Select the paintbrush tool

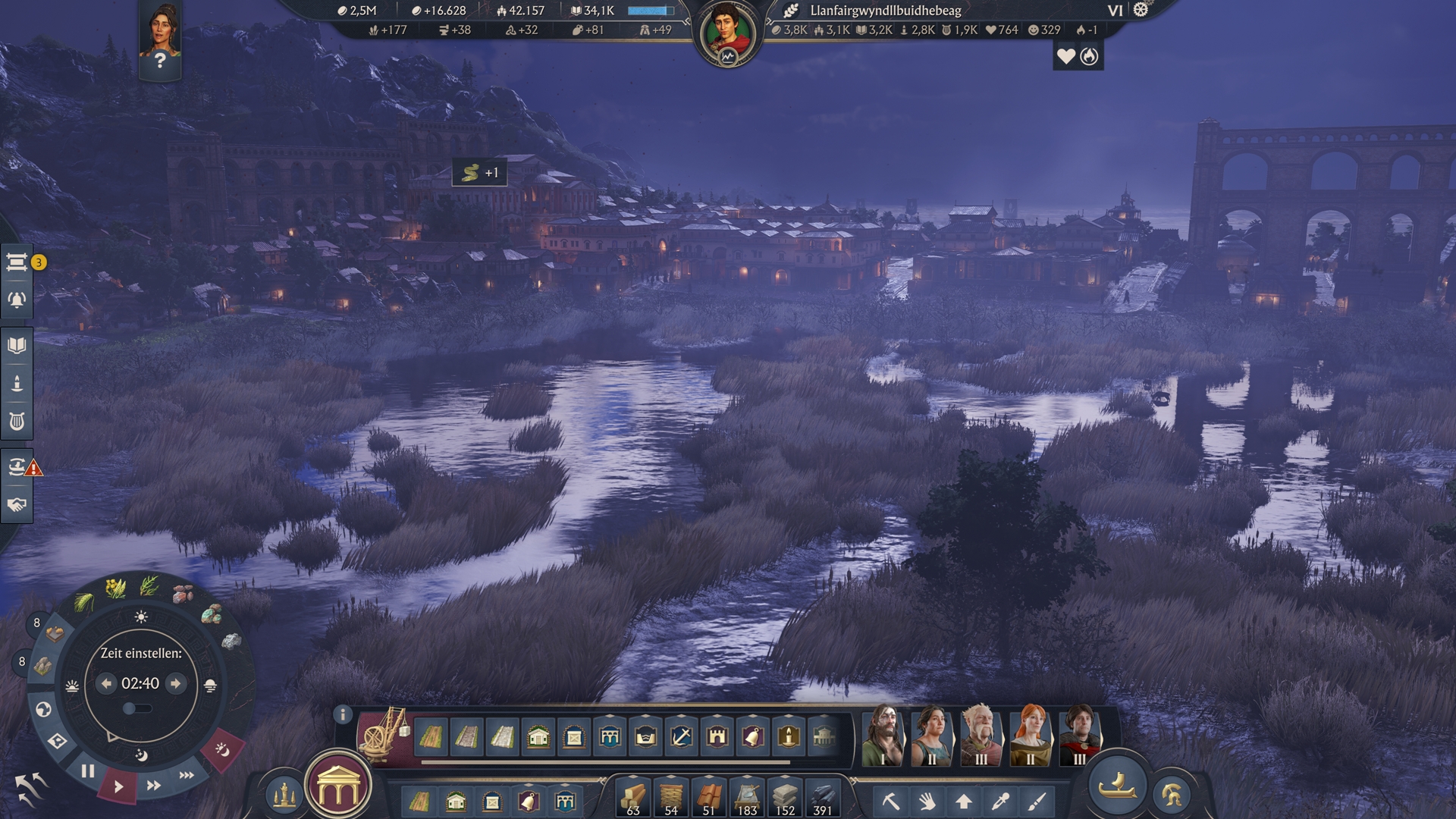pos(1037,801)
